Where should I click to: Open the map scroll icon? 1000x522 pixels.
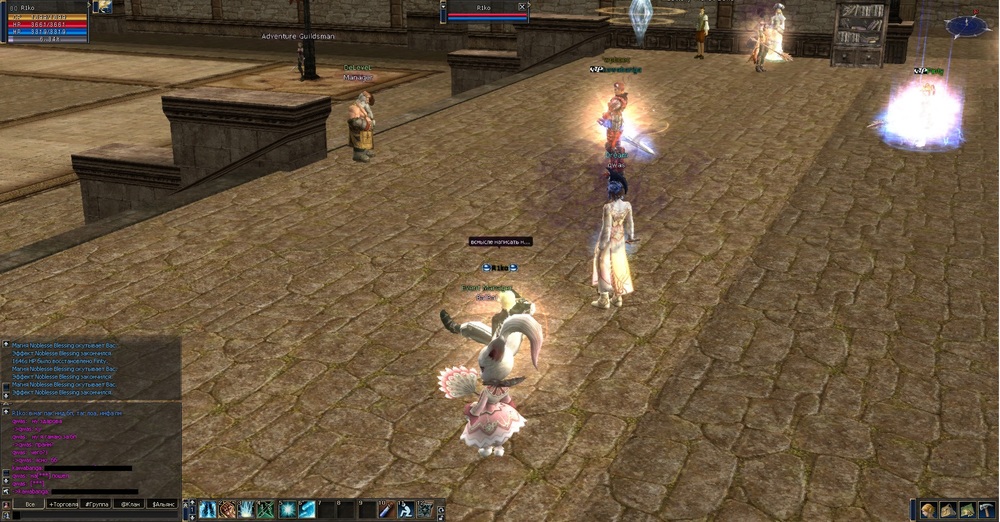click(967, 510)
